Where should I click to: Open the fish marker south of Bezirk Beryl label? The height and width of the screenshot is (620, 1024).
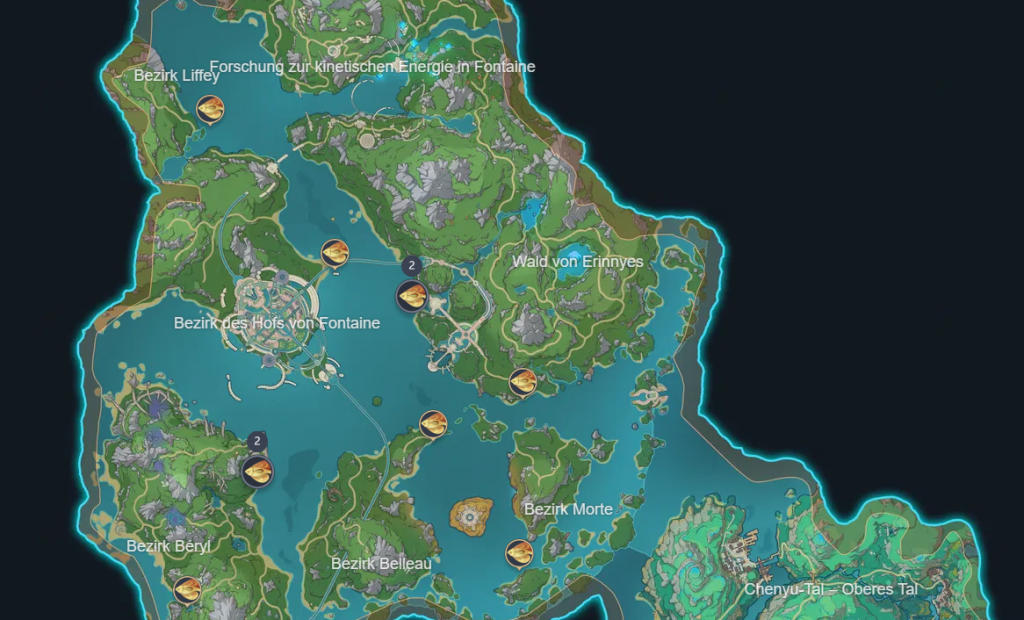(x=187, y=590)
